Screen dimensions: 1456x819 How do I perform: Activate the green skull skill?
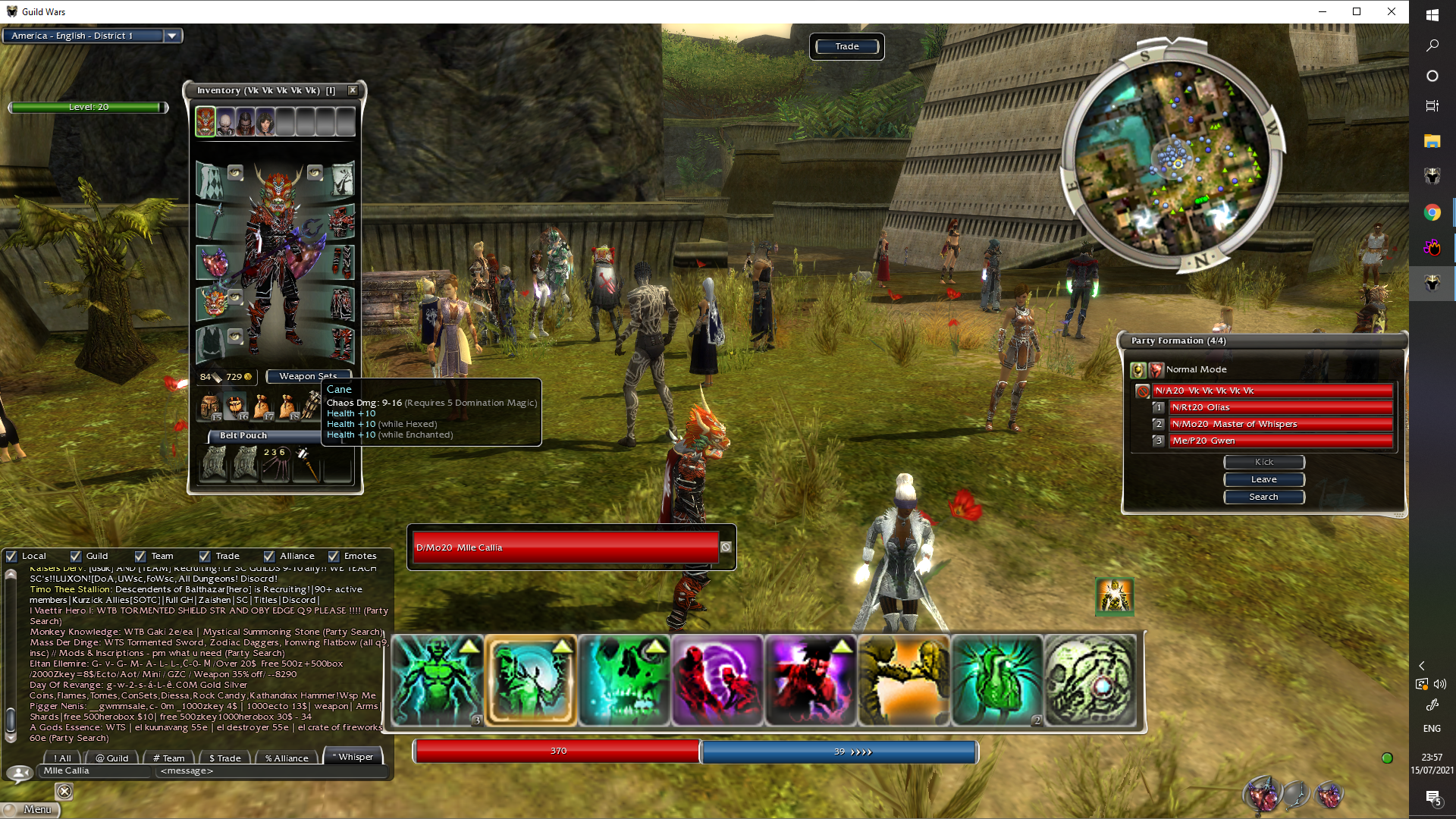point(624,680)
